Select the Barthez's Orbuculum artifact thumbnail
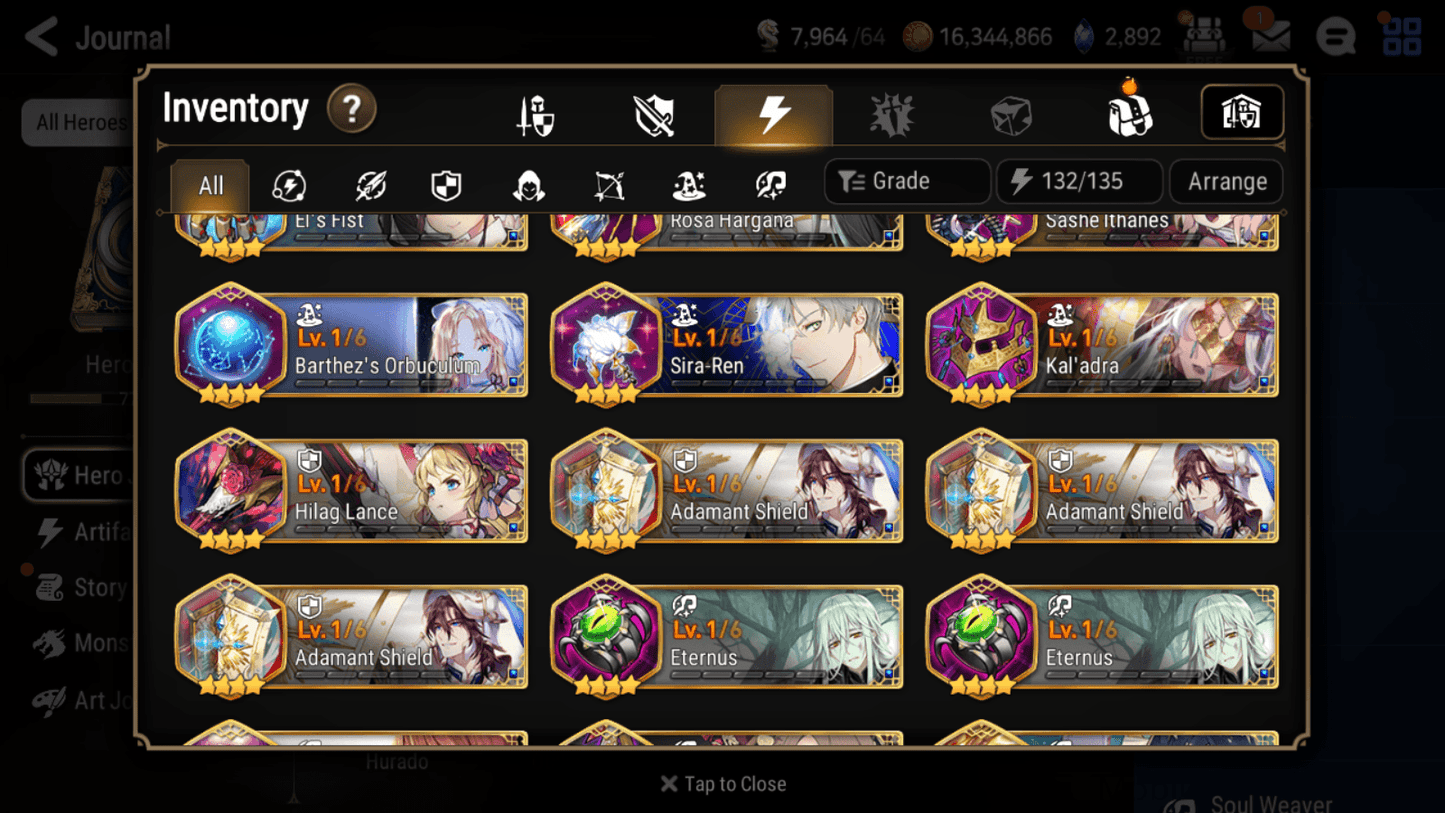1445x813 pixels. point(236,343)
